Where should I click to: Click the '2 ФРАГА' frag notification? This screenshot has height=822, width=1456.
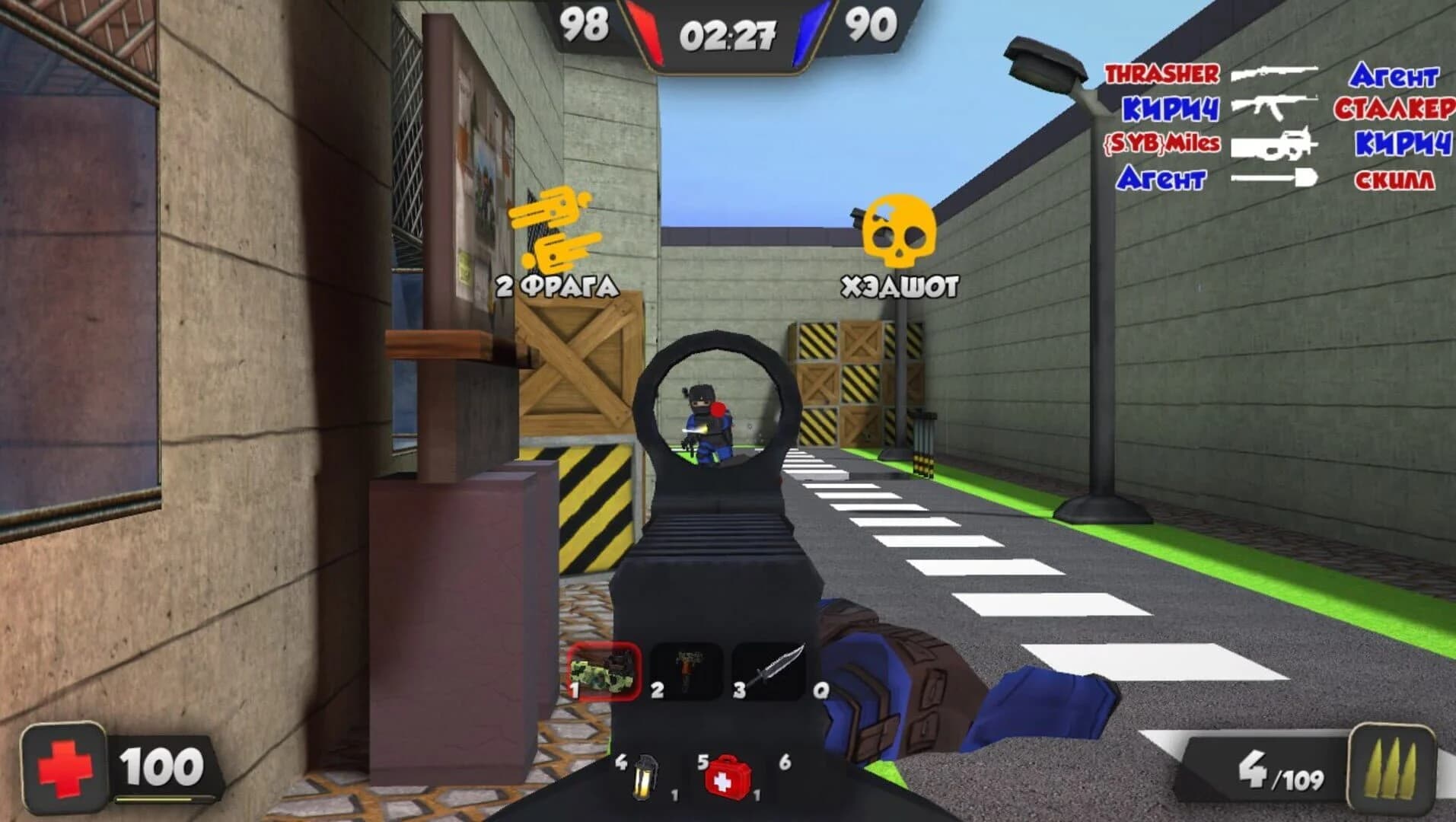coord(556,283)
